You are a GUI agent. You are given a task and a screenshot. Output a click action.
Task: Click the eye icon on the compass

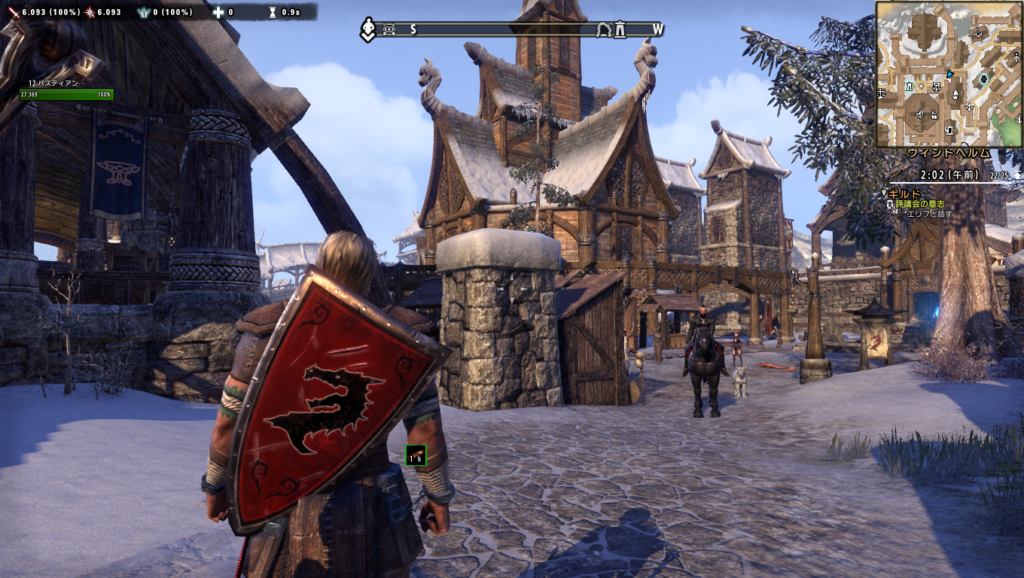click(389, 30)
